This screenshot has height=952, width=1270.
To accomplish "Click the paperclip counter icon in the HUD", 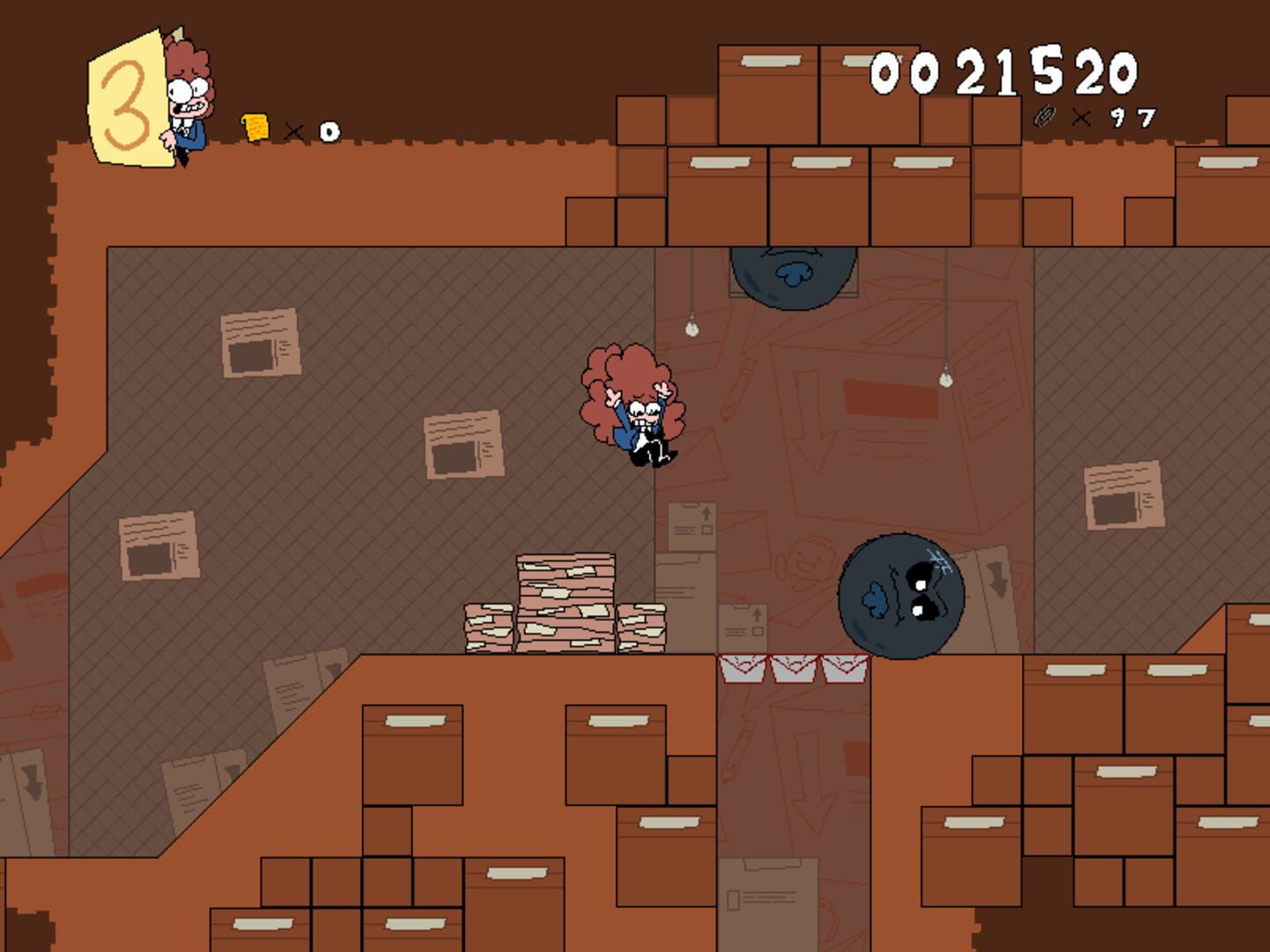I will pyautogui.click(x=1045, y=116).
